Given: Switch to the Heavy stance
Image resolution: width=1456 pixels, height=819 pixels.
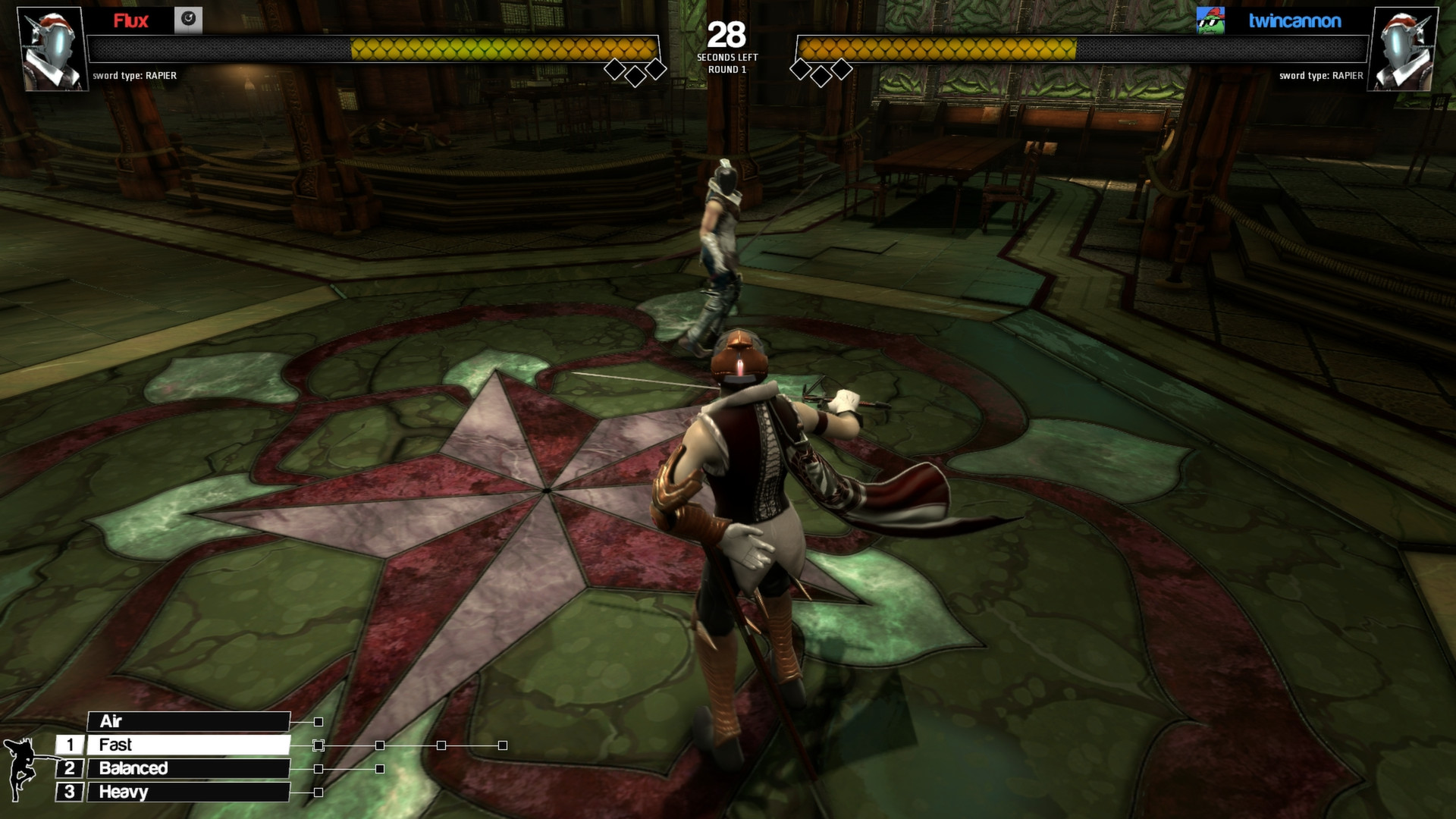Looking at the screenshot, I should point(187,792).
